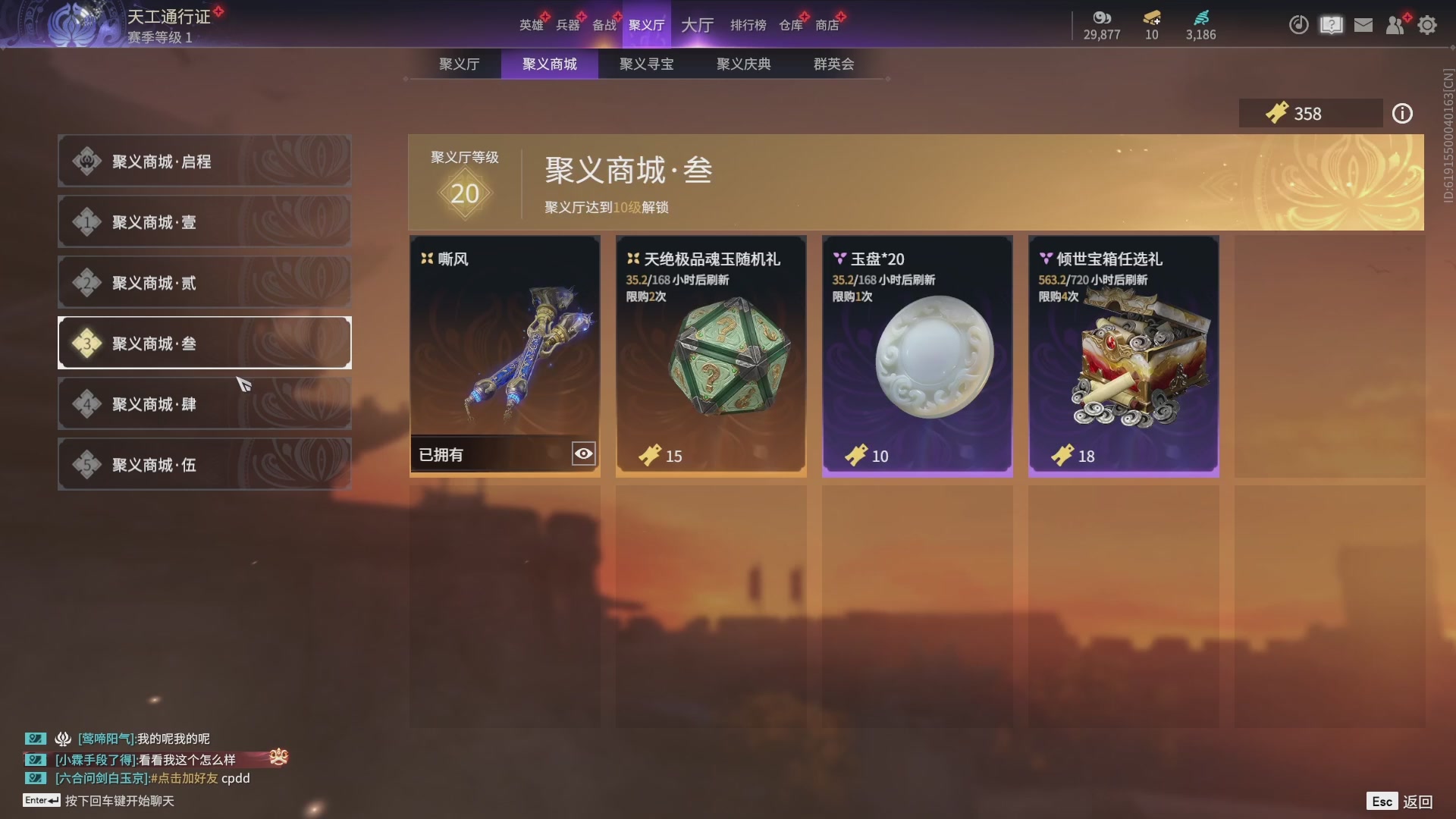The image size is (1456, 819).
Task: Open 聚义商城·贰 from the left list
Action: coord(203,282)
